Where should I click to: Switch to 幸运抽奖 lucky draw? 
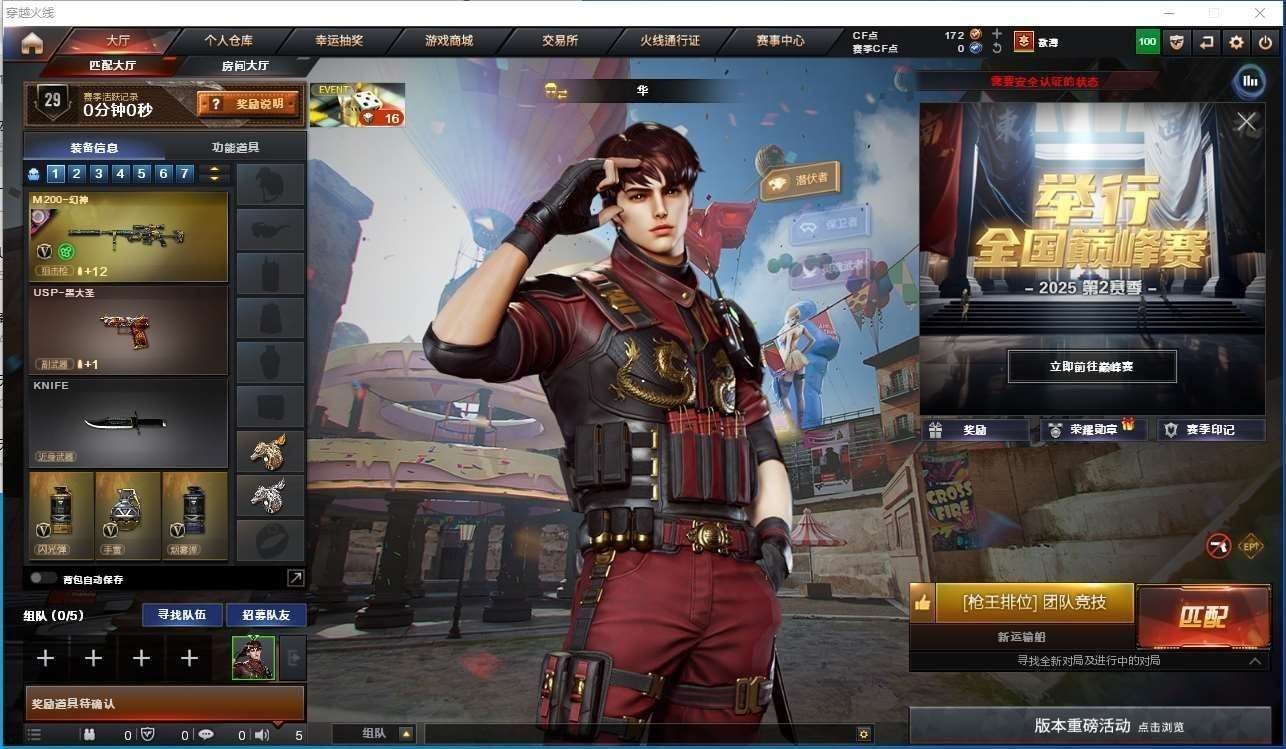[x=339, y=41]
